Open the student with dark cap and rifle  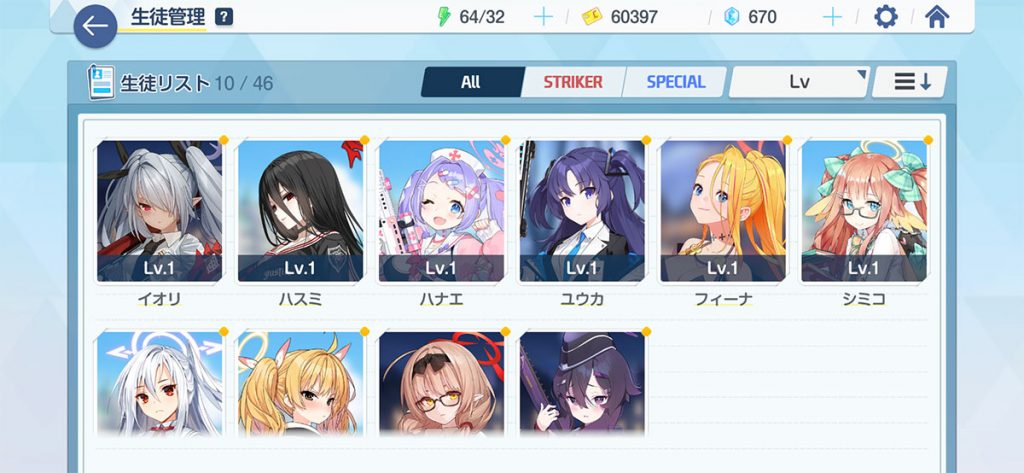[x=582, y=385]
